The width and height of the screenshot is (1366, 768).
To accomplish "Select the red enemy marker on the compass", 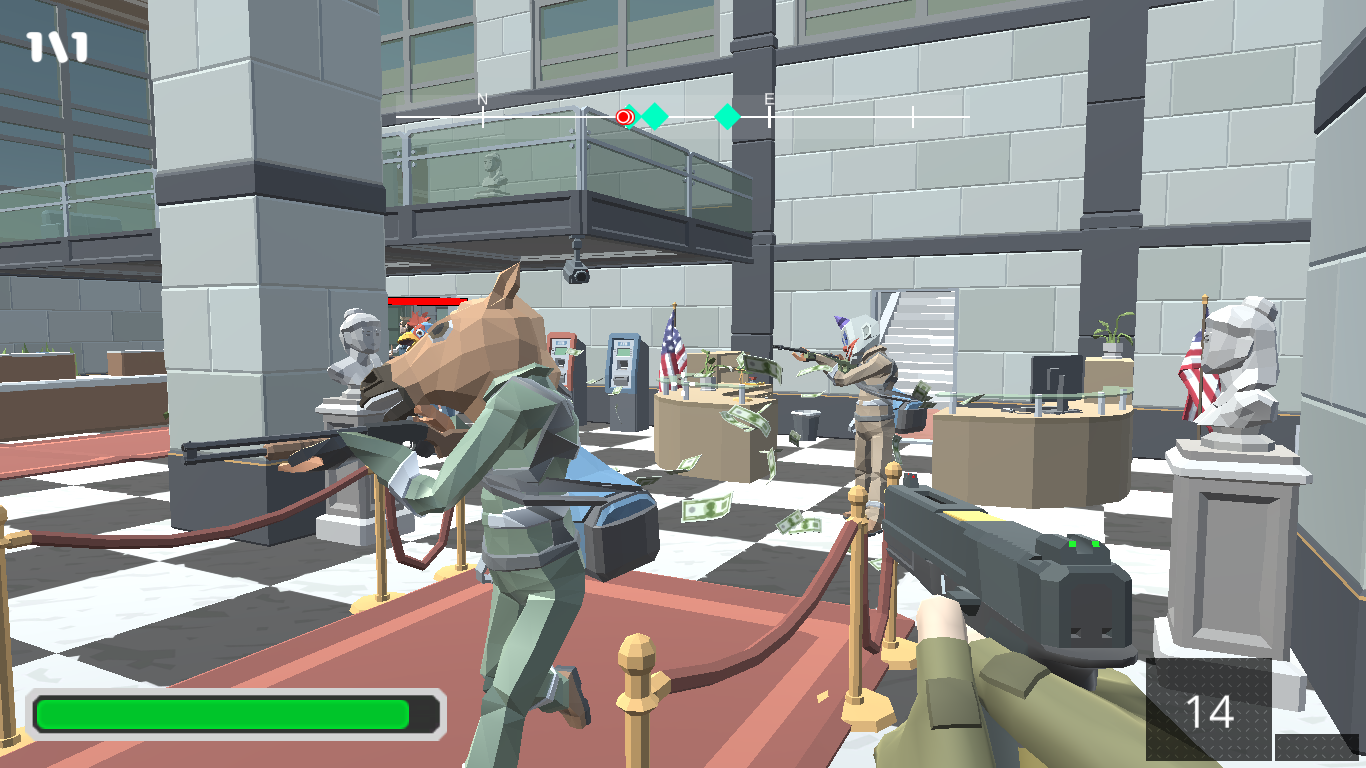I will [623, 117].
